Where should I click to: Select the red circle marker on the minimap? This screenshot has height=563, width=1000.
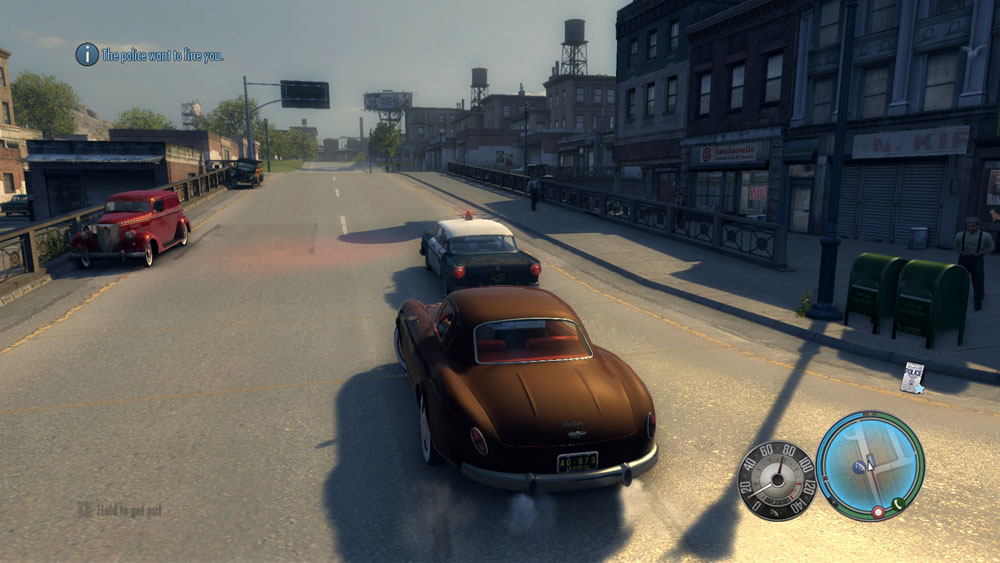point(878,511)
